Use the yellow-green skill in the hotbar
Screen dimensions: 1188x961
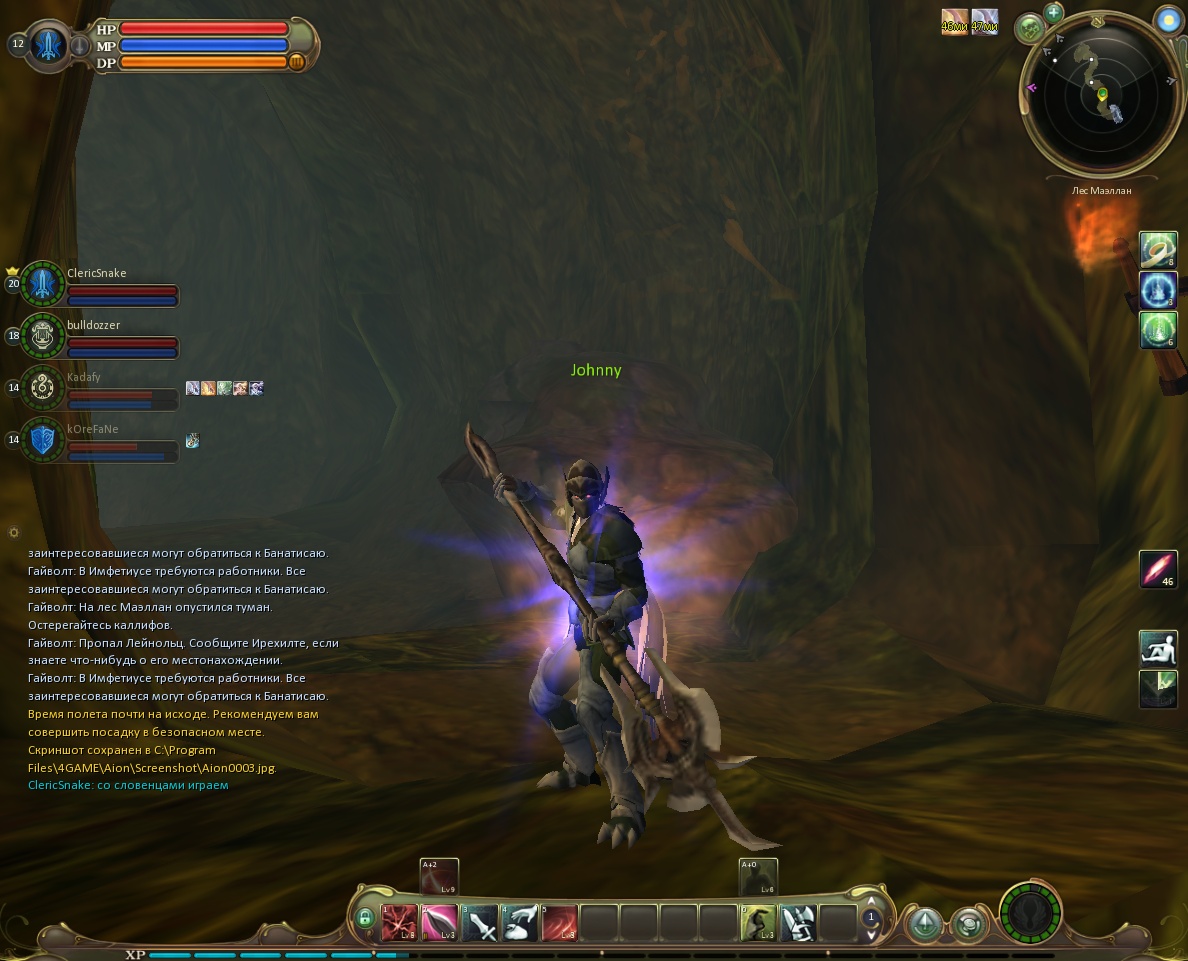click(758, 922)
